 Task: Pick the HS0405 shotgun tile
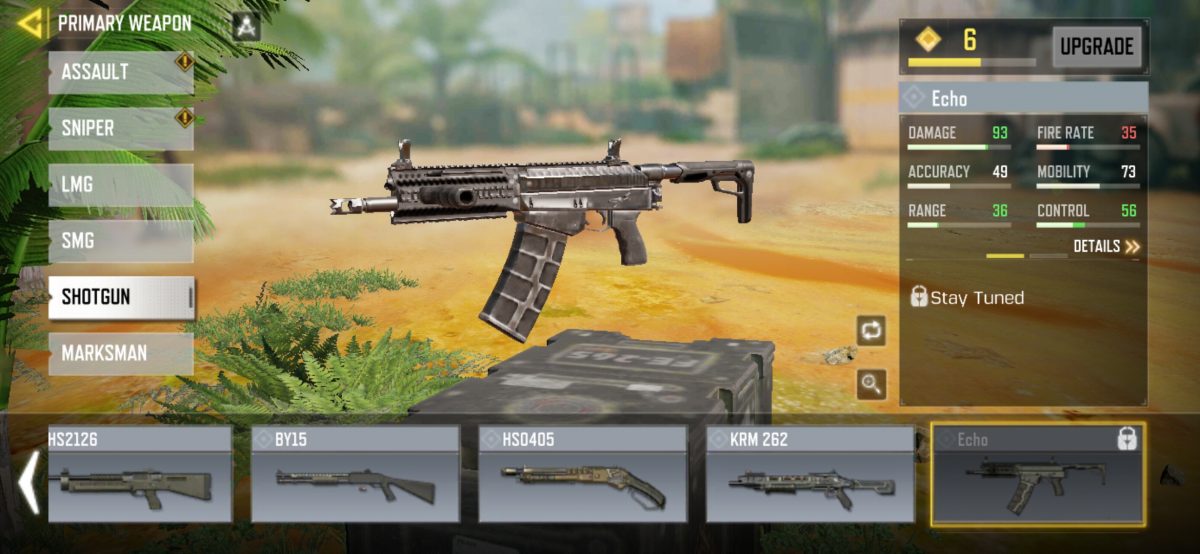coord(582,475)
